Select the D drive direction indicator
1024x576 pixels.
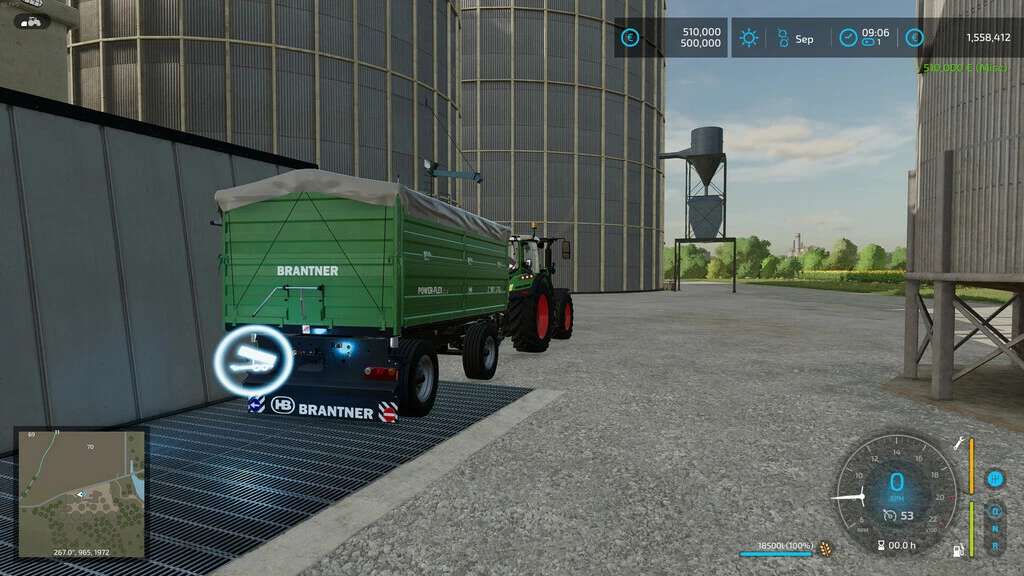(x=995, y=511)
